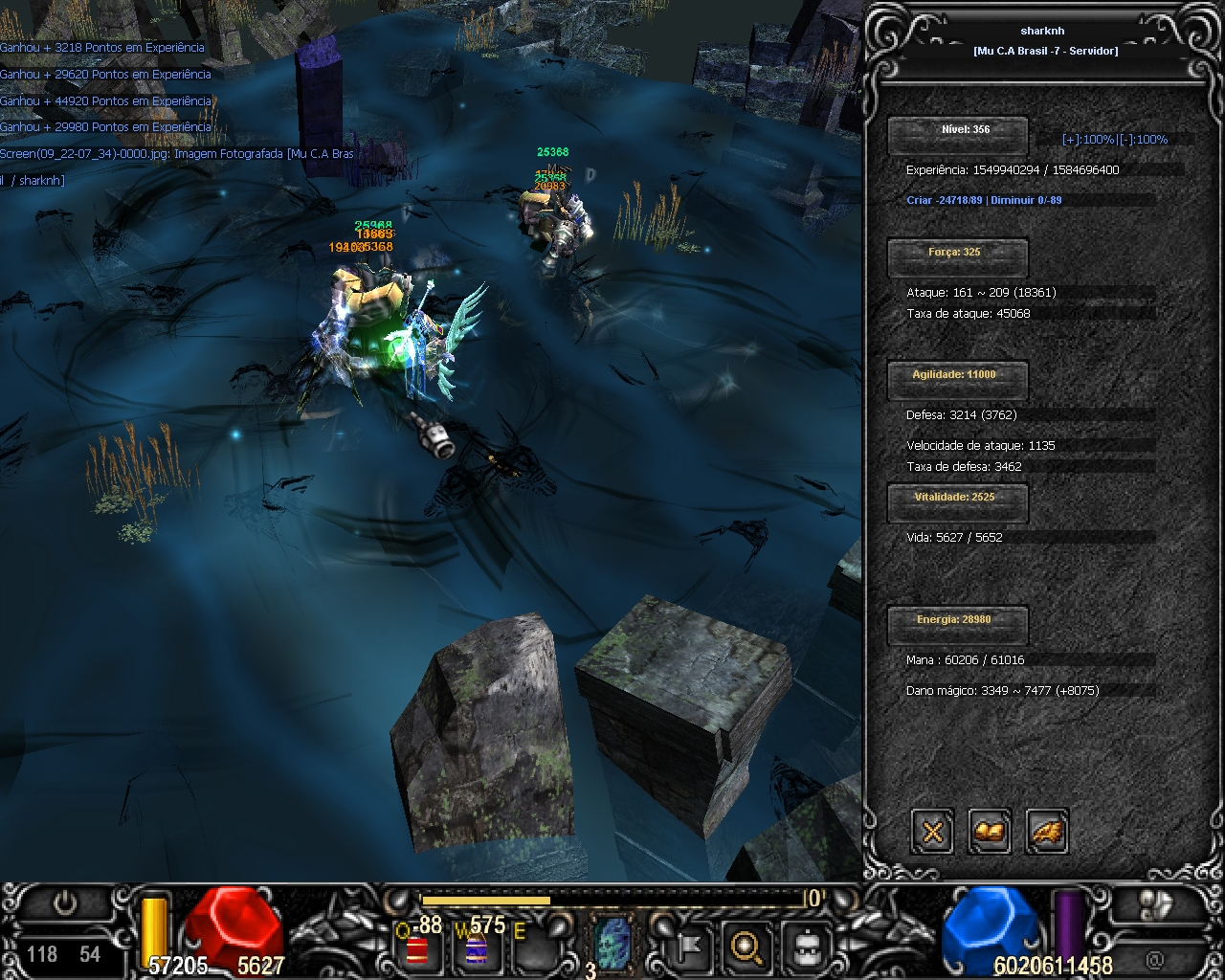Viewport: 1225px width, 980px height.
Task: Activate the teal skill icon
Action: [x=612, y=944]
